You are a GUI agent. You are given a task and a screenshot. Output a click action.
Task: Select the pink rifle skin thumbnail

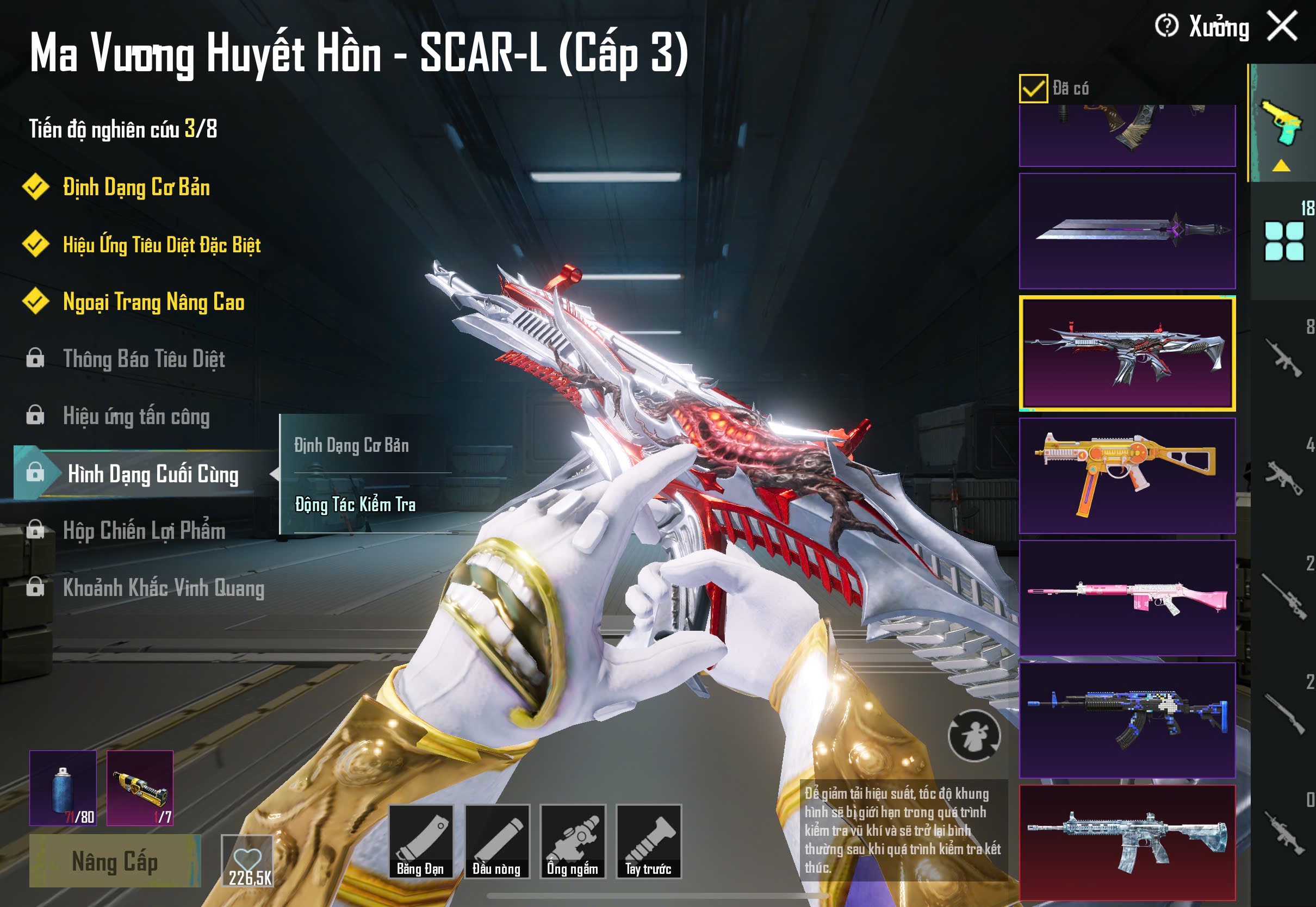coord(1127,598)
